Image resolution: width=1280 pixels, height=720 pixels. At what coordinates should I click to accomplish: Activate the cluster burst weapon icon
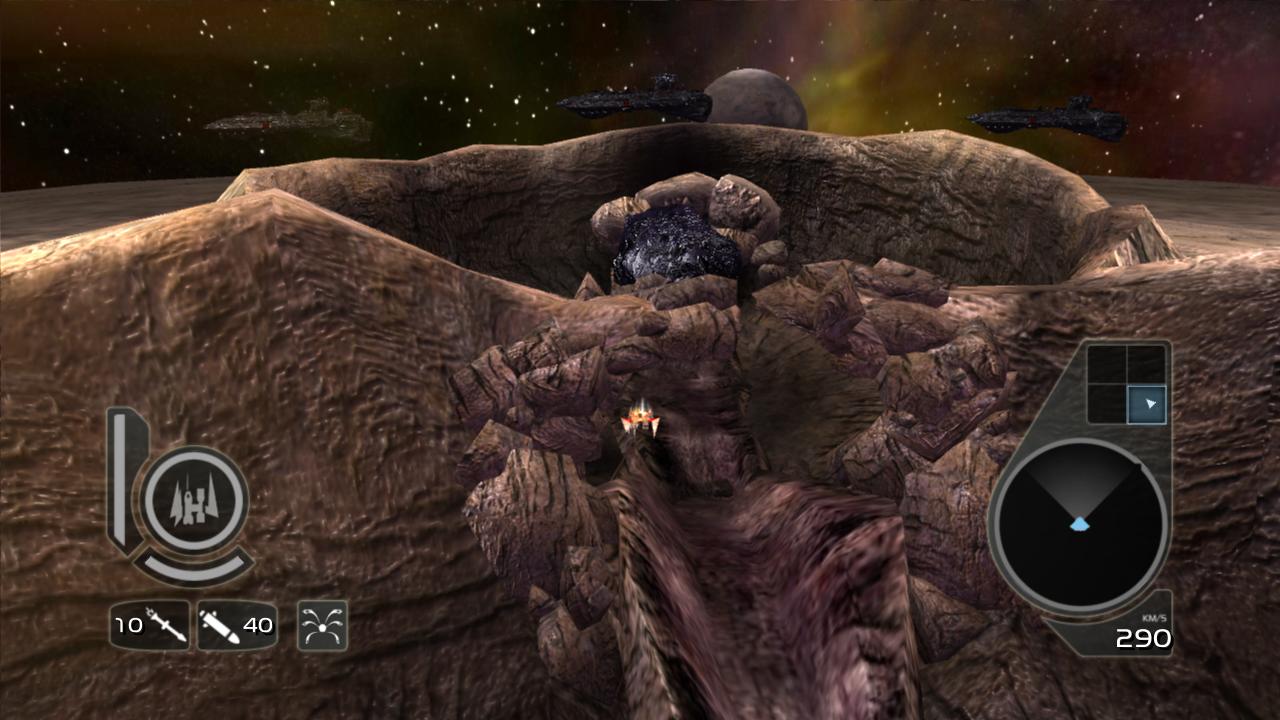(x=322, y=626)
